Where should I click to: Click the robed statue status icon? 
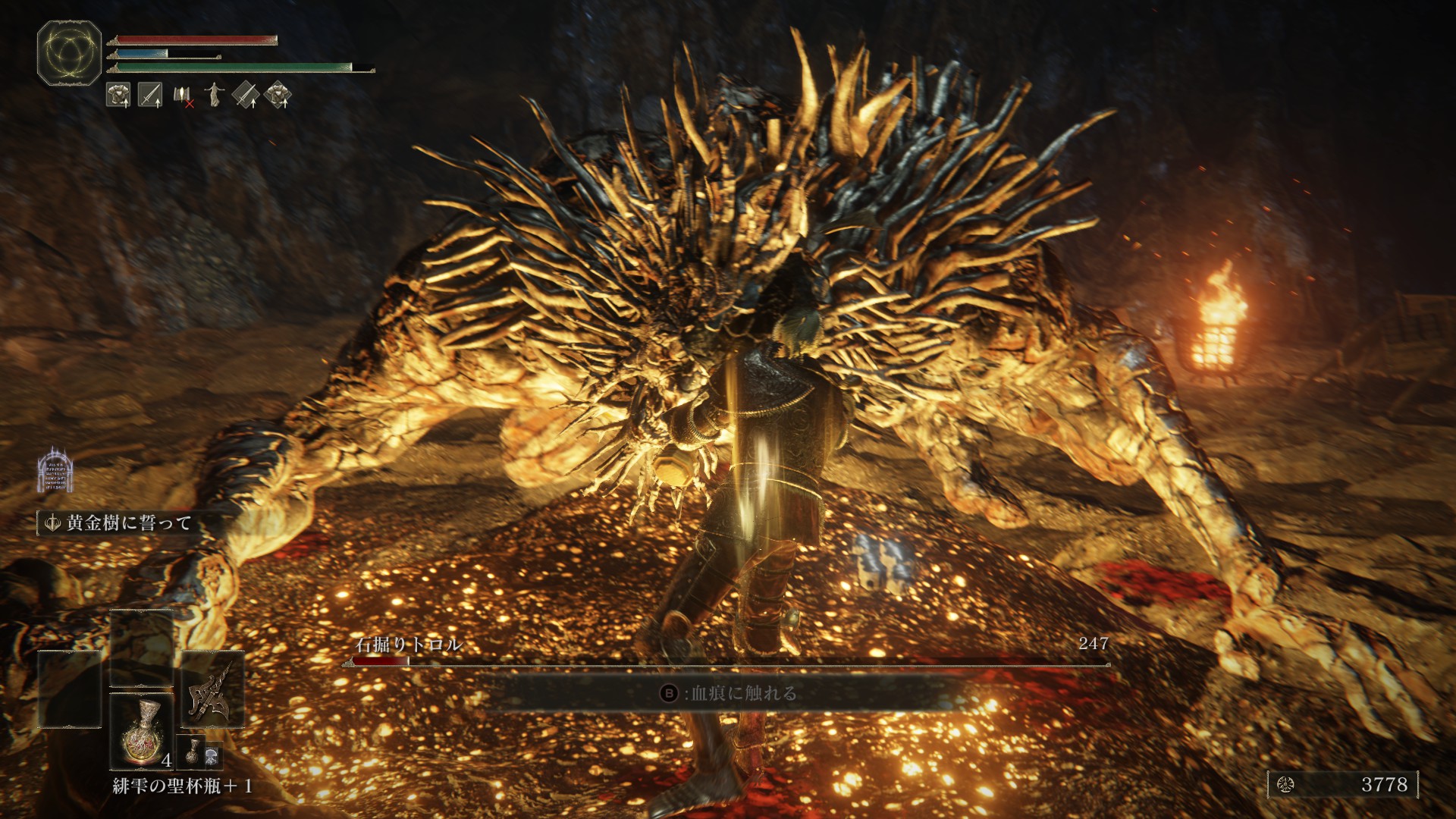click(215, 95)
